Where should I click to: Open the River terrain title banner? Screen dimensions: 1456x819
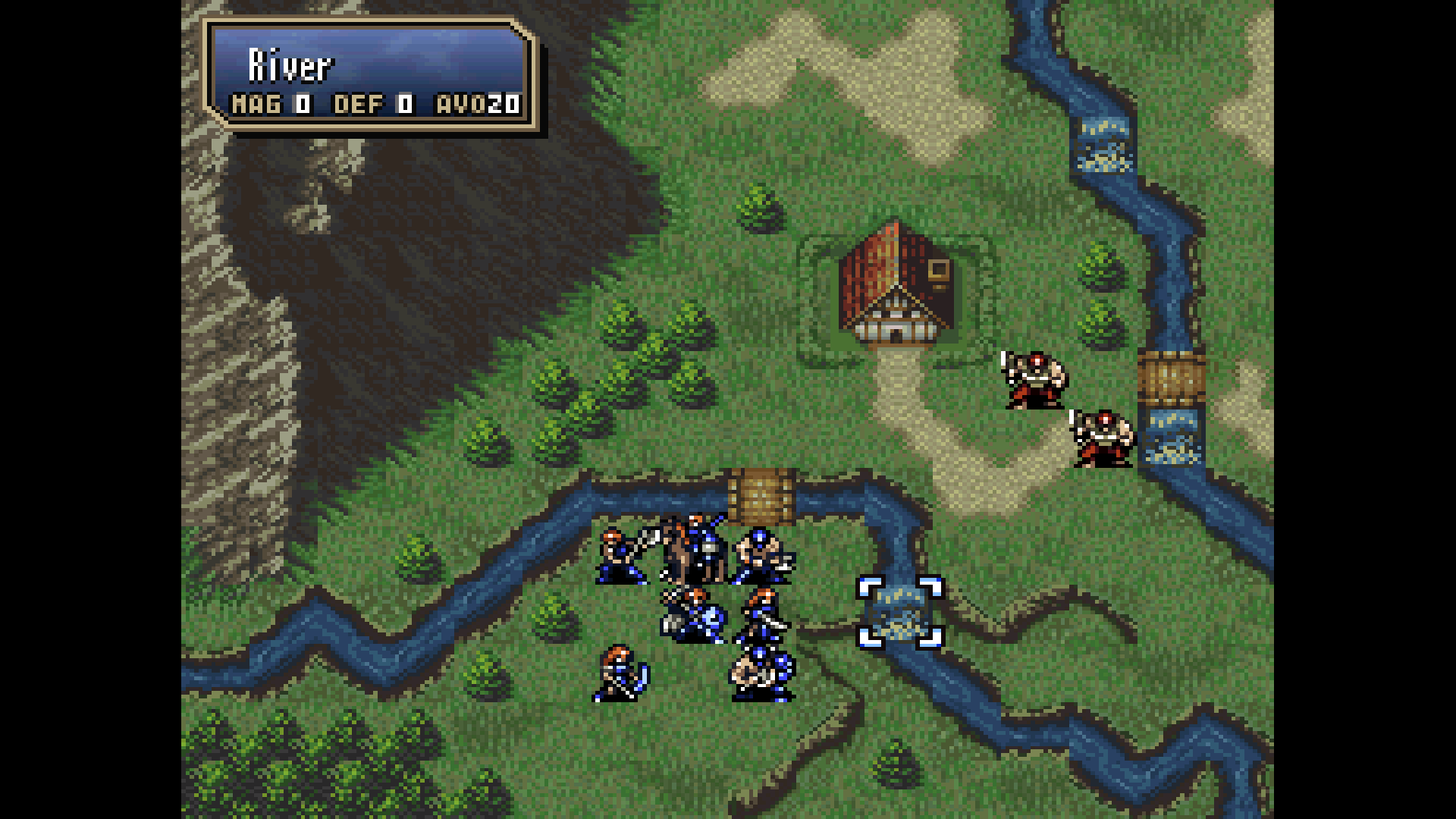tap(288, 67)
